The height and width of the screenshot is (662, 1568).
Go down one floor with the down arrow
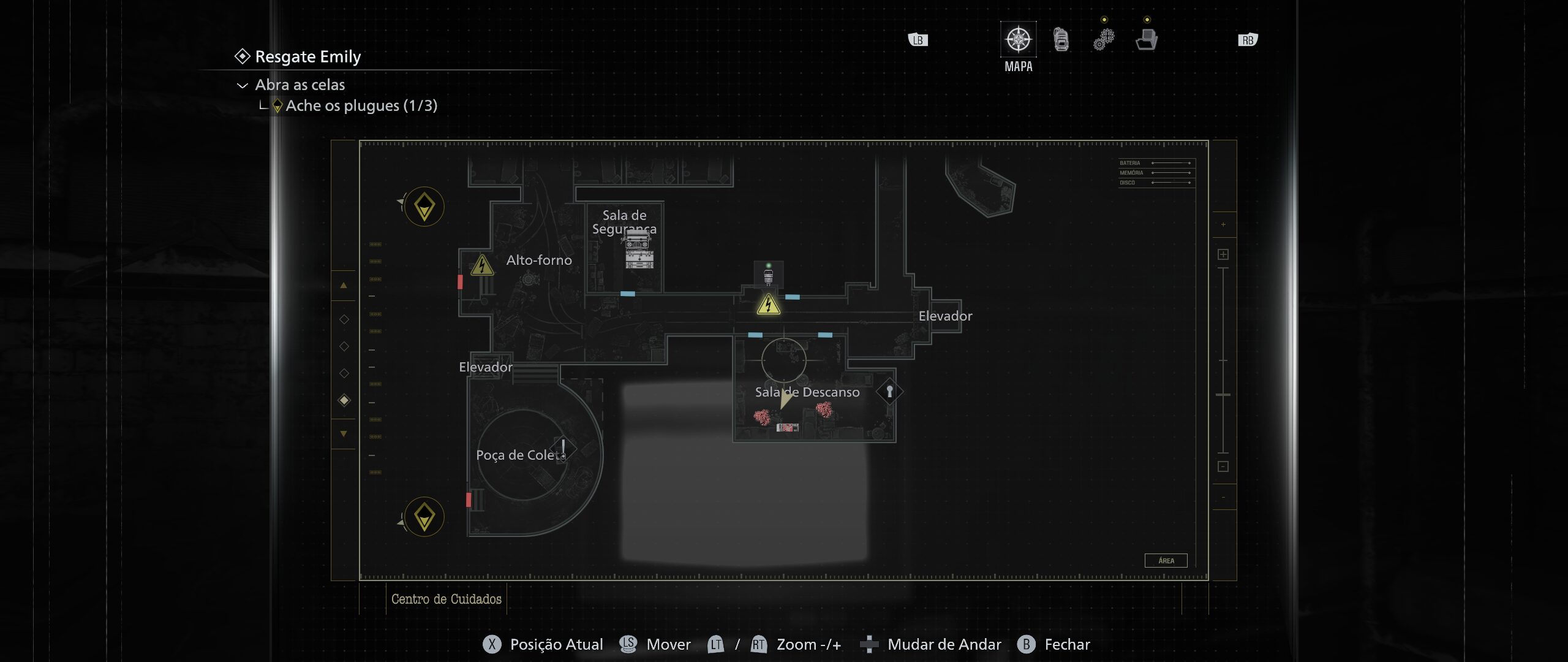pos(344,434)
